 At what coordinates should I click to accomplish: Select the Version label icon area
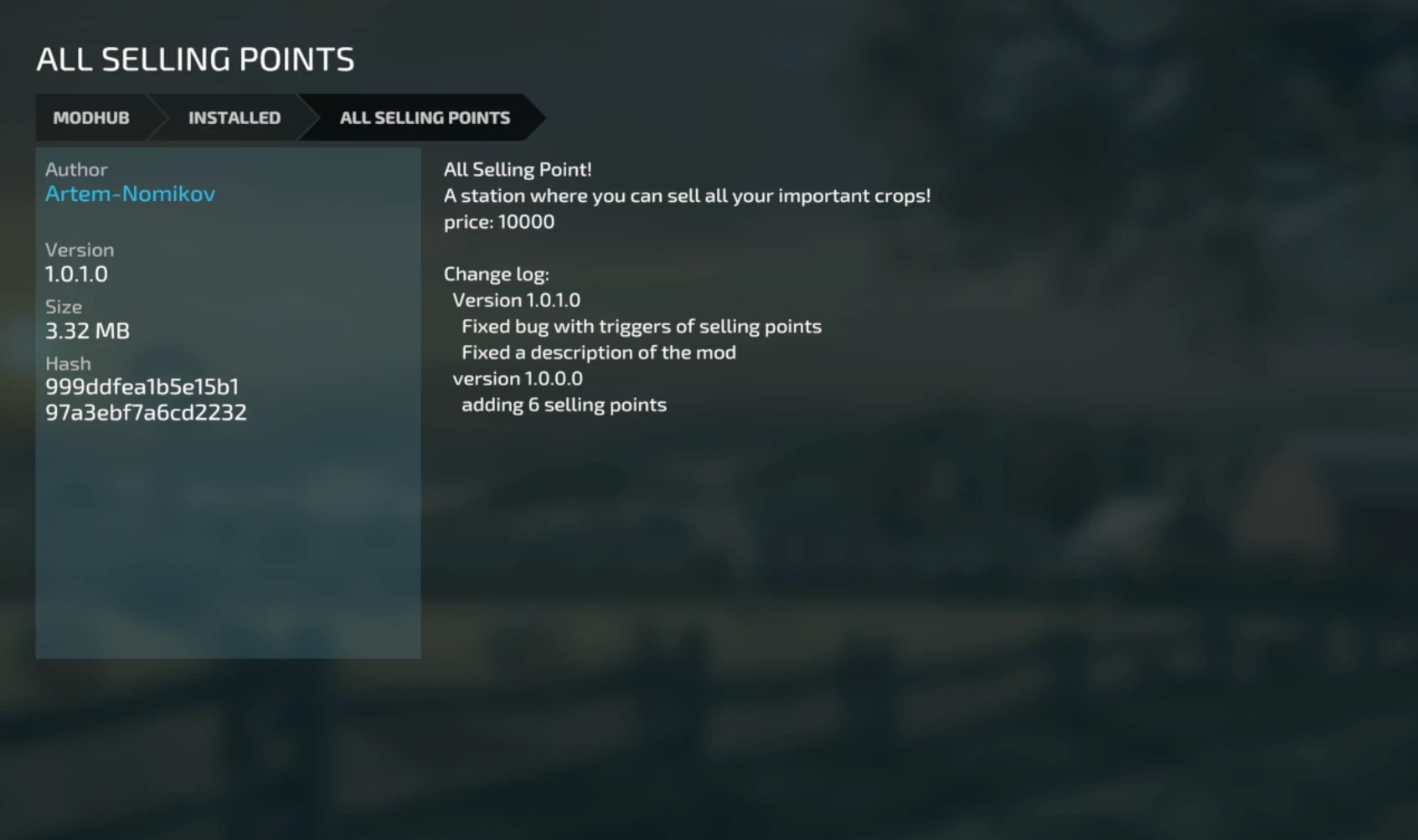(80, 249)
